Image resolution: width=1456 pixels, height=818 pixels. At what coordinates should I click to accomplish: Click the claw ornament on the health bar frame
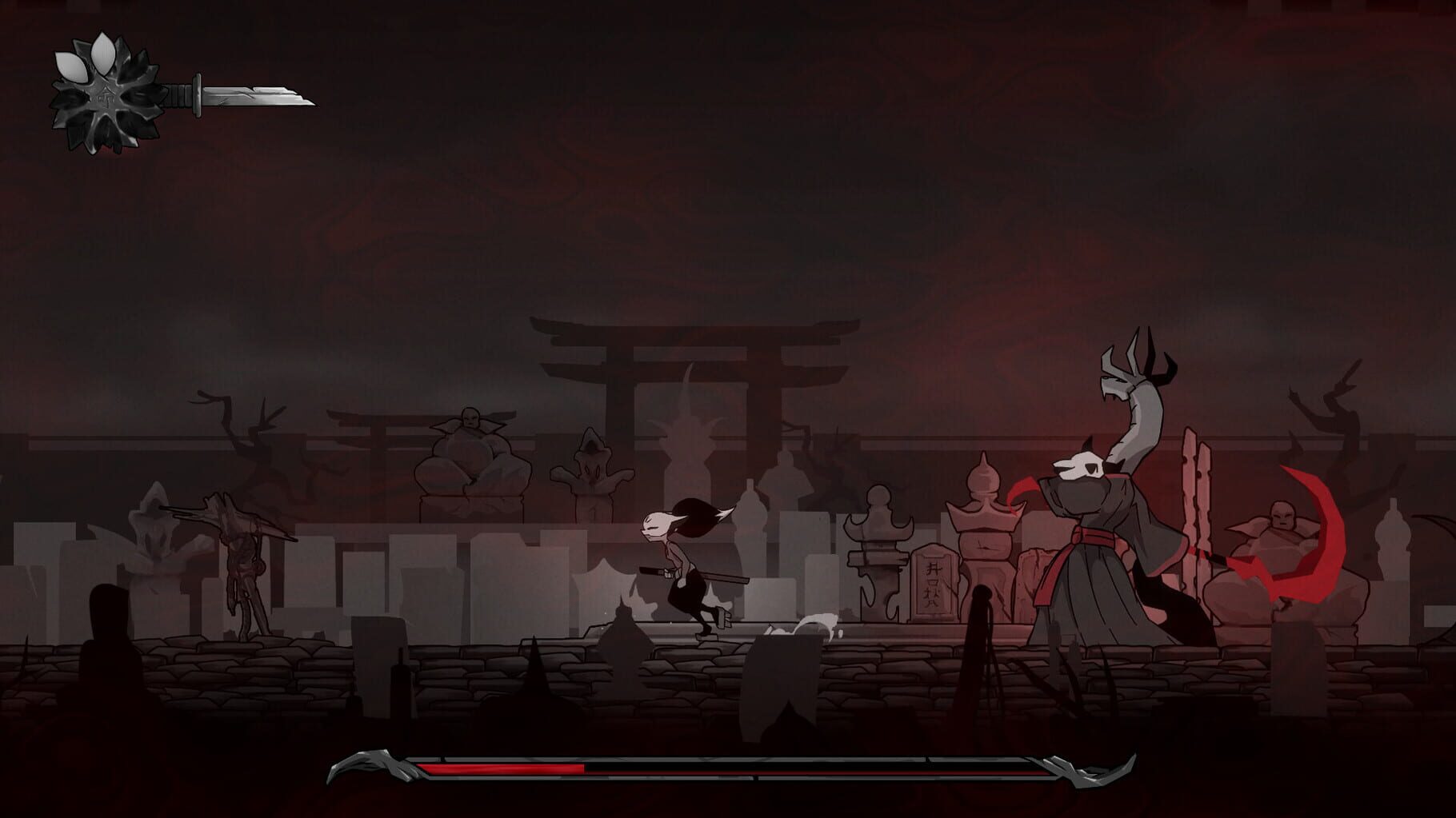click(x=364, y=764)
